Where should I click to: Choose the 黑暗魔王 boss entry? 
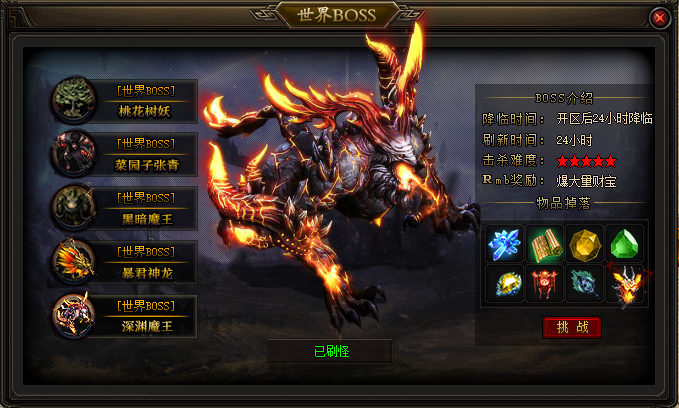(x=126, y=208)
